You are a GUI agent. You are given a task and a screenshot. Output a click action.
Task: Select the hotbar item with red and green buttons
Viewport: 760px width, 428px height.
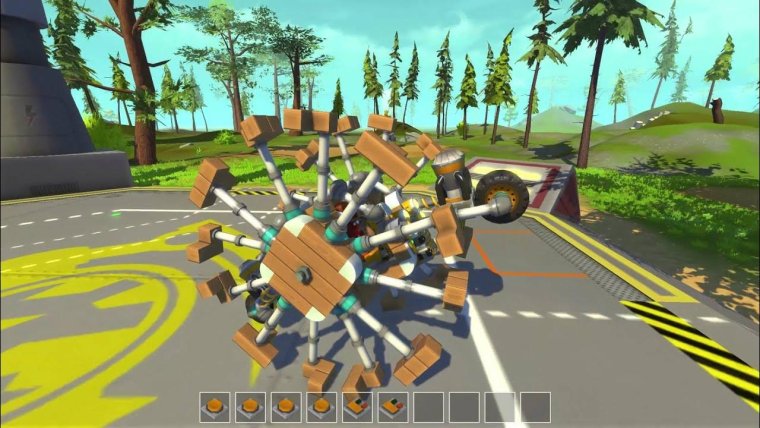tap(393, 407)
